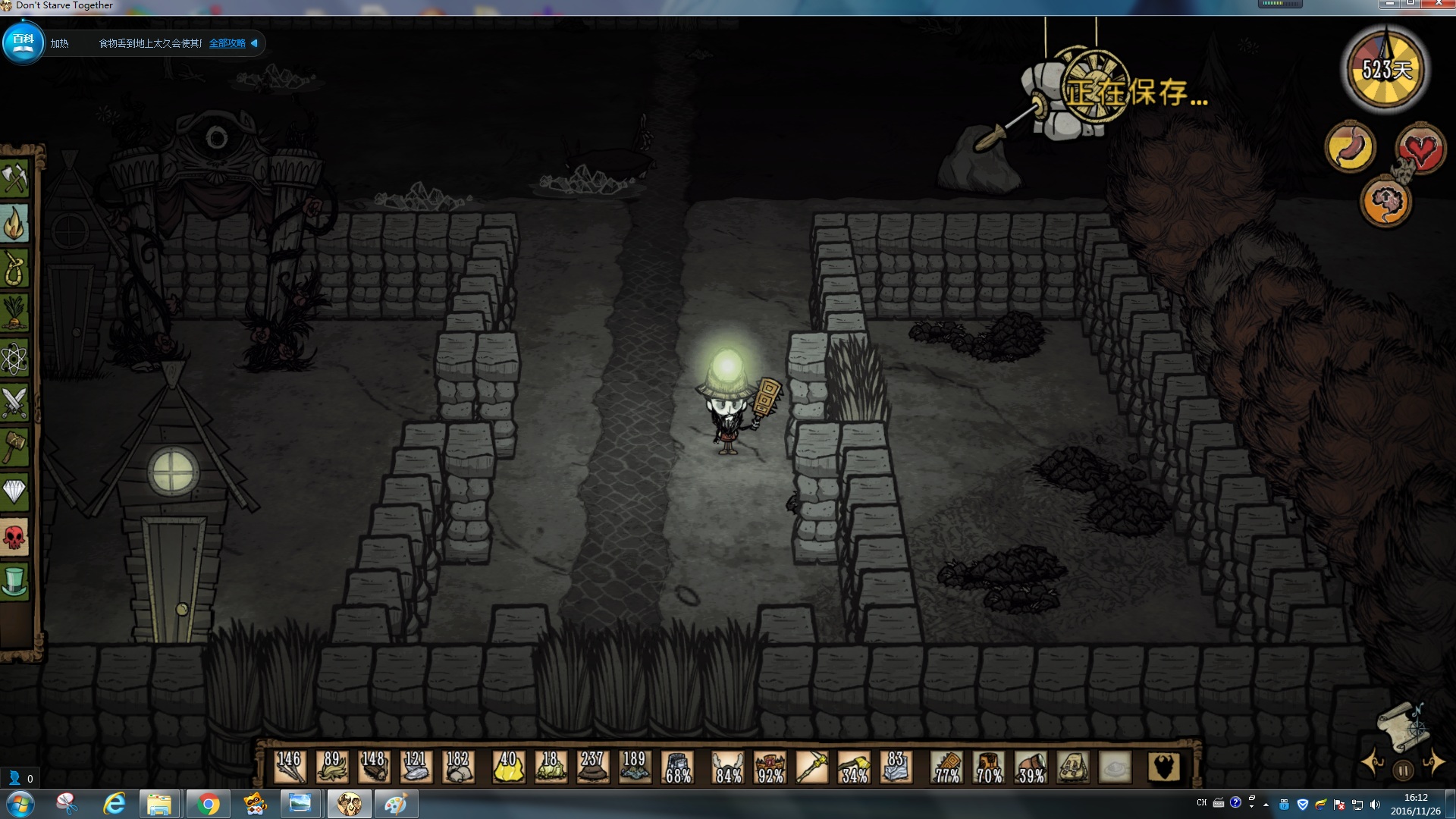Screen dimensions: 1456x819
Task: Rotate camera with the left arrow
Action: (1373, 763)
